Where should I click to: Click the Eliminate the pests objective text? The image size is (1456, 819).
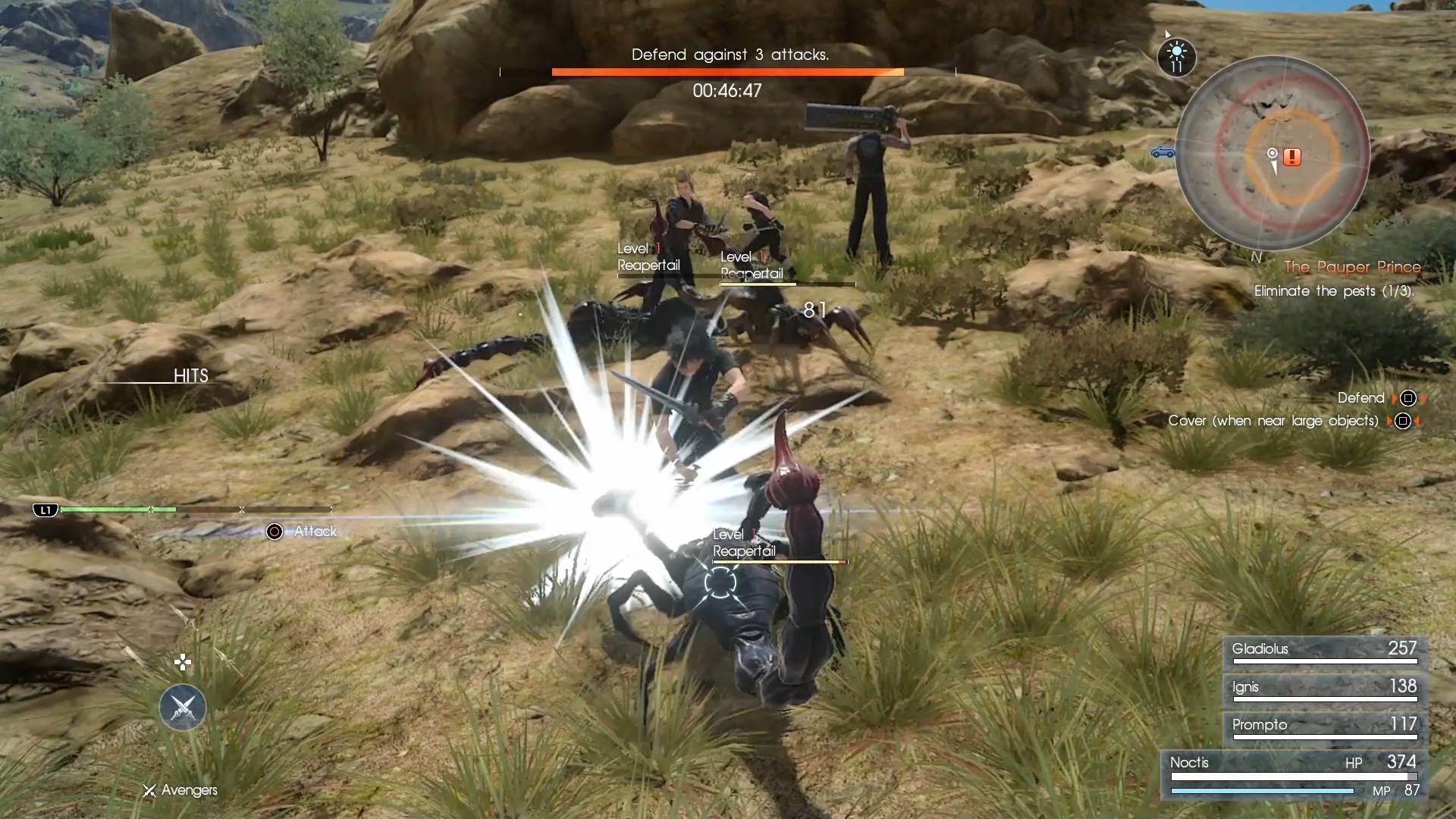tap(1336, 291)
